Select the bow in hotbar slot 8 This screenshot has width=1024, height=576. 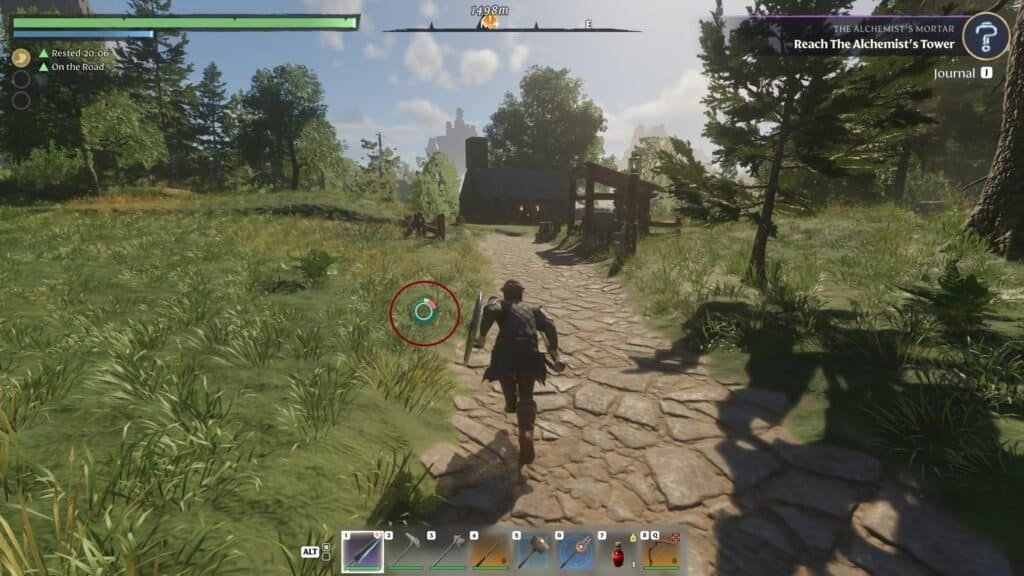pos(662,551)
